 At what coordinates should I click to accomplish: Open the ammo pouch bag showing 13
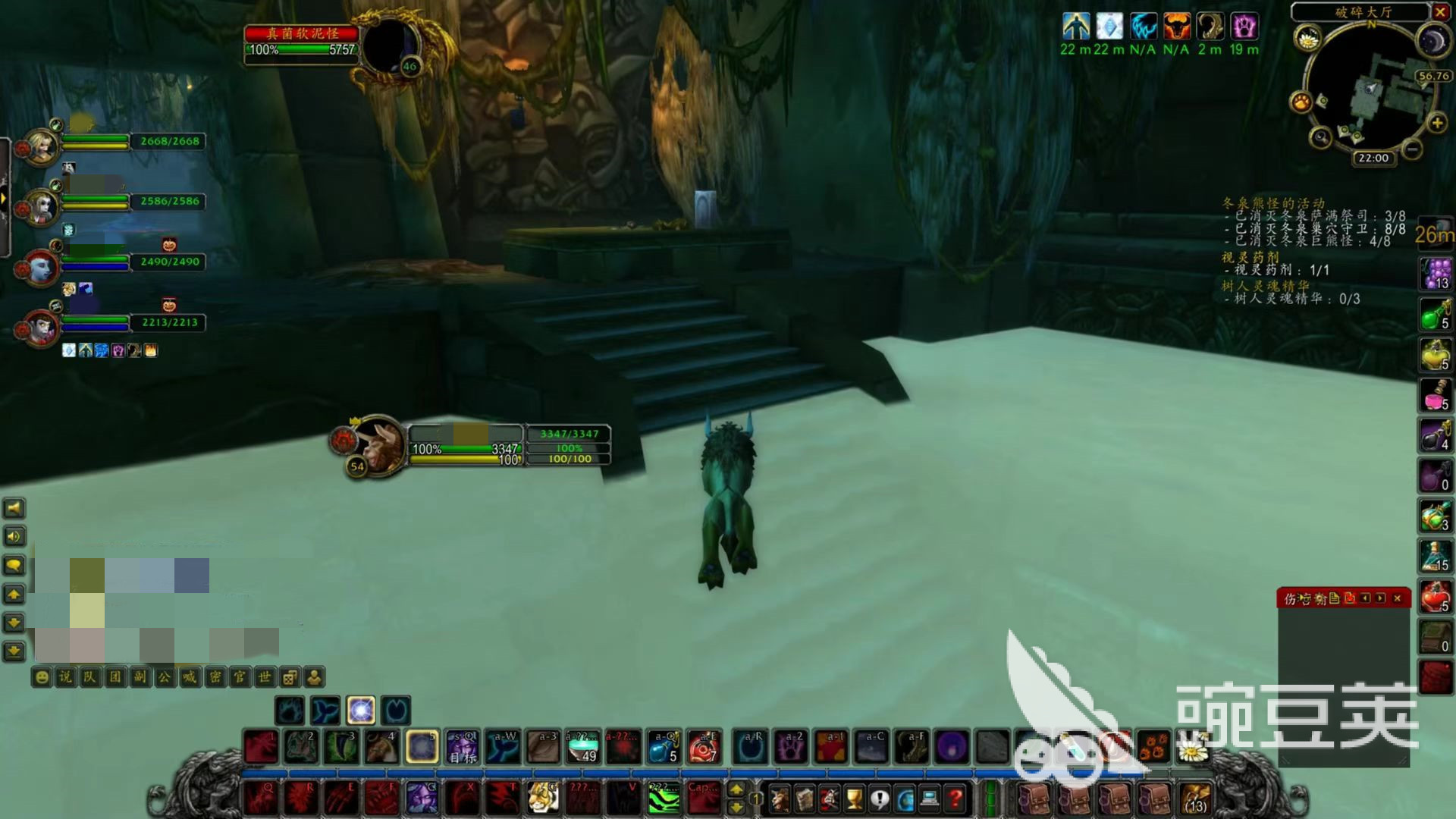tap(1195, 798)
